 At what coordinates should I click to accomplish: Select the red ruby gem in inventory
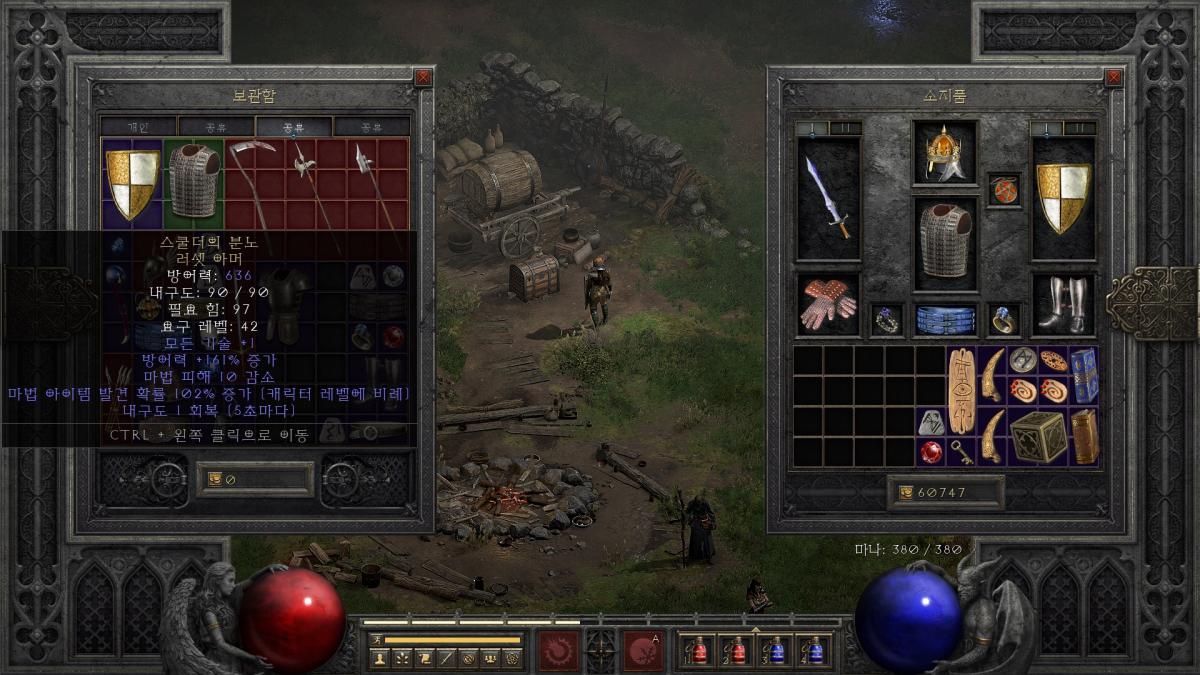point(930,453)
